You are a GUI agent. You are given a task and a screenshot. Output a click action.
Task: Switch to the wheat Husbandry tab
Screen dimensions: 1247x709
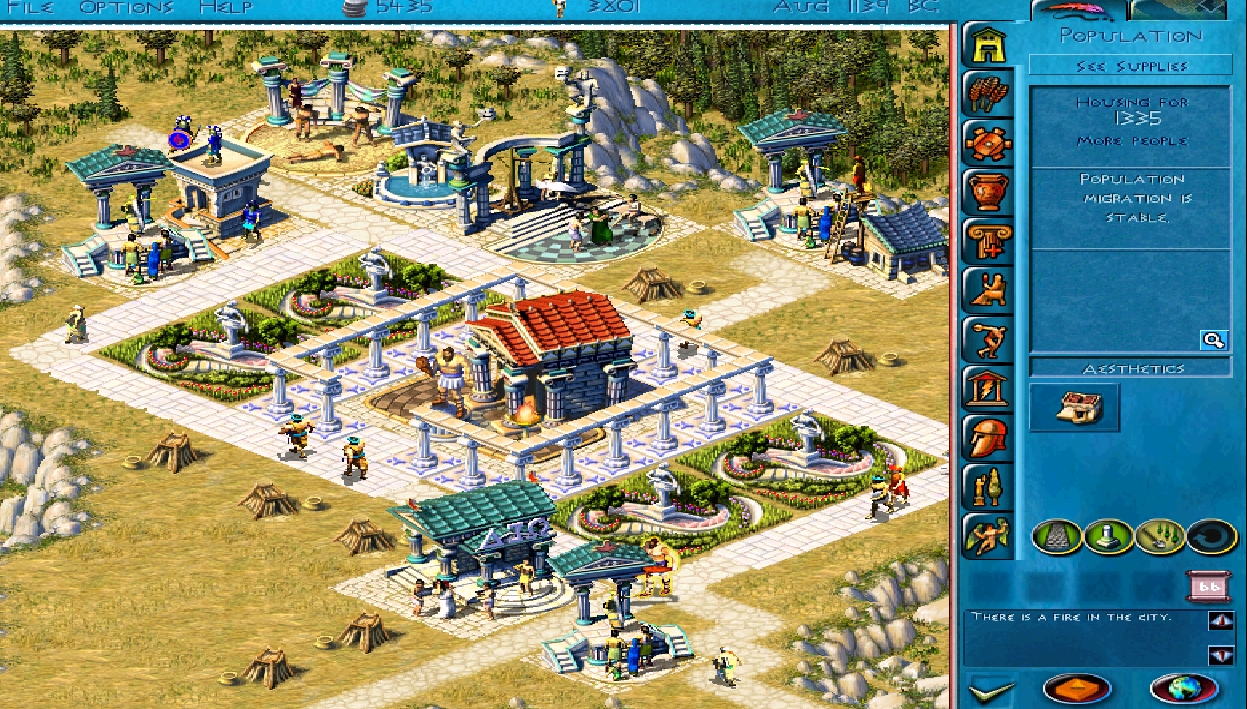tap(988, 94)
